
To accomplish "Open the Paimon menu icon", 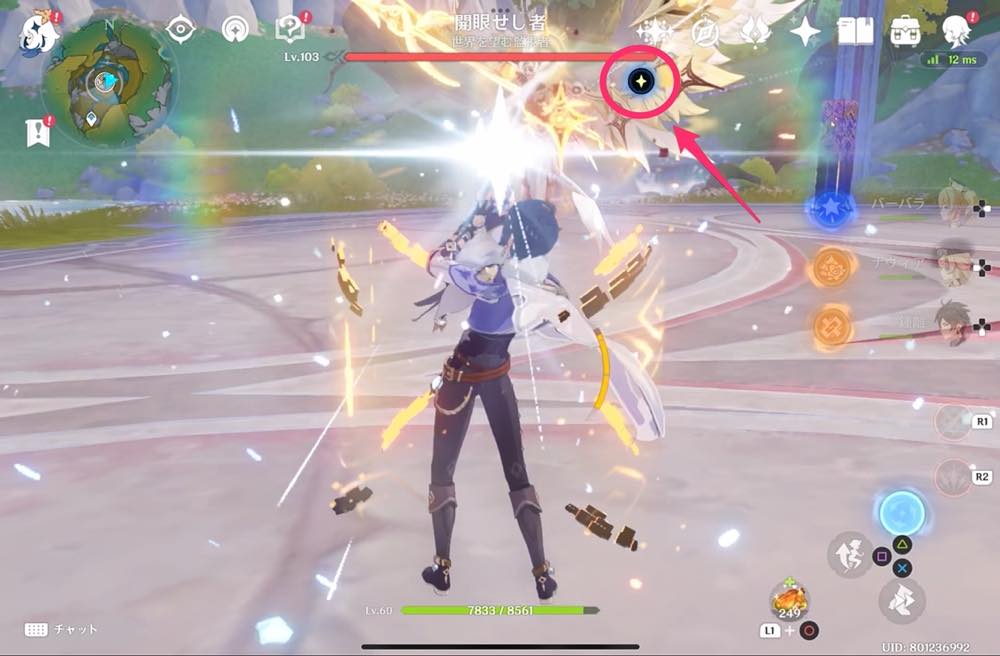I will 39,34.
